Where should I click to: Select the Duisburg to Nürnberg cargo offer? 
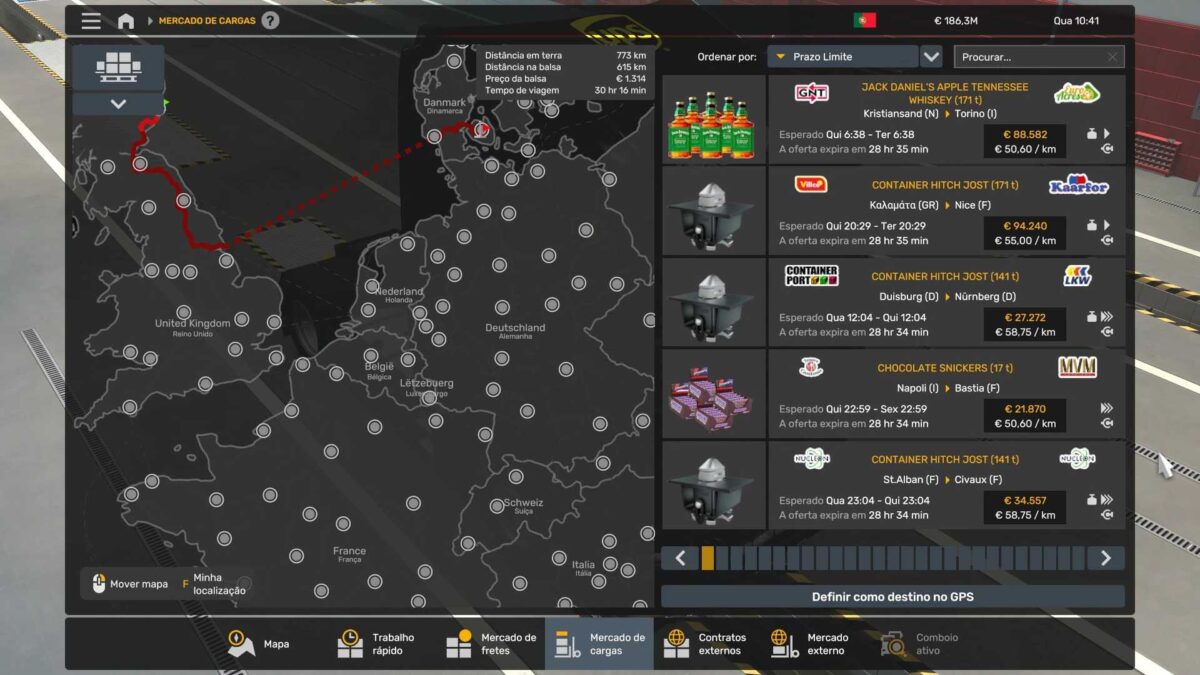point(944,303)
